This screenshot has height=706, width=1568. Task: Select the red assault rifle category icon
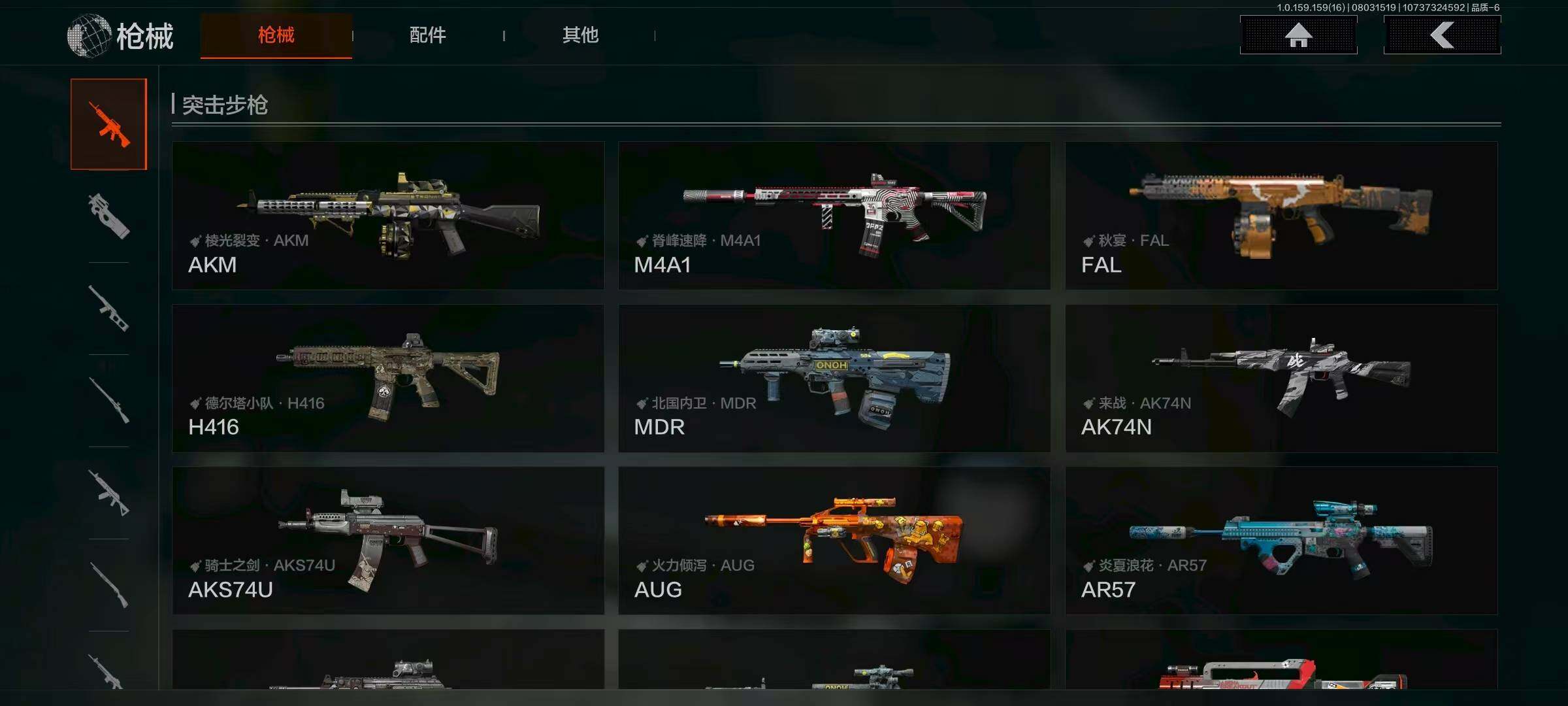[x=109, y=124]
